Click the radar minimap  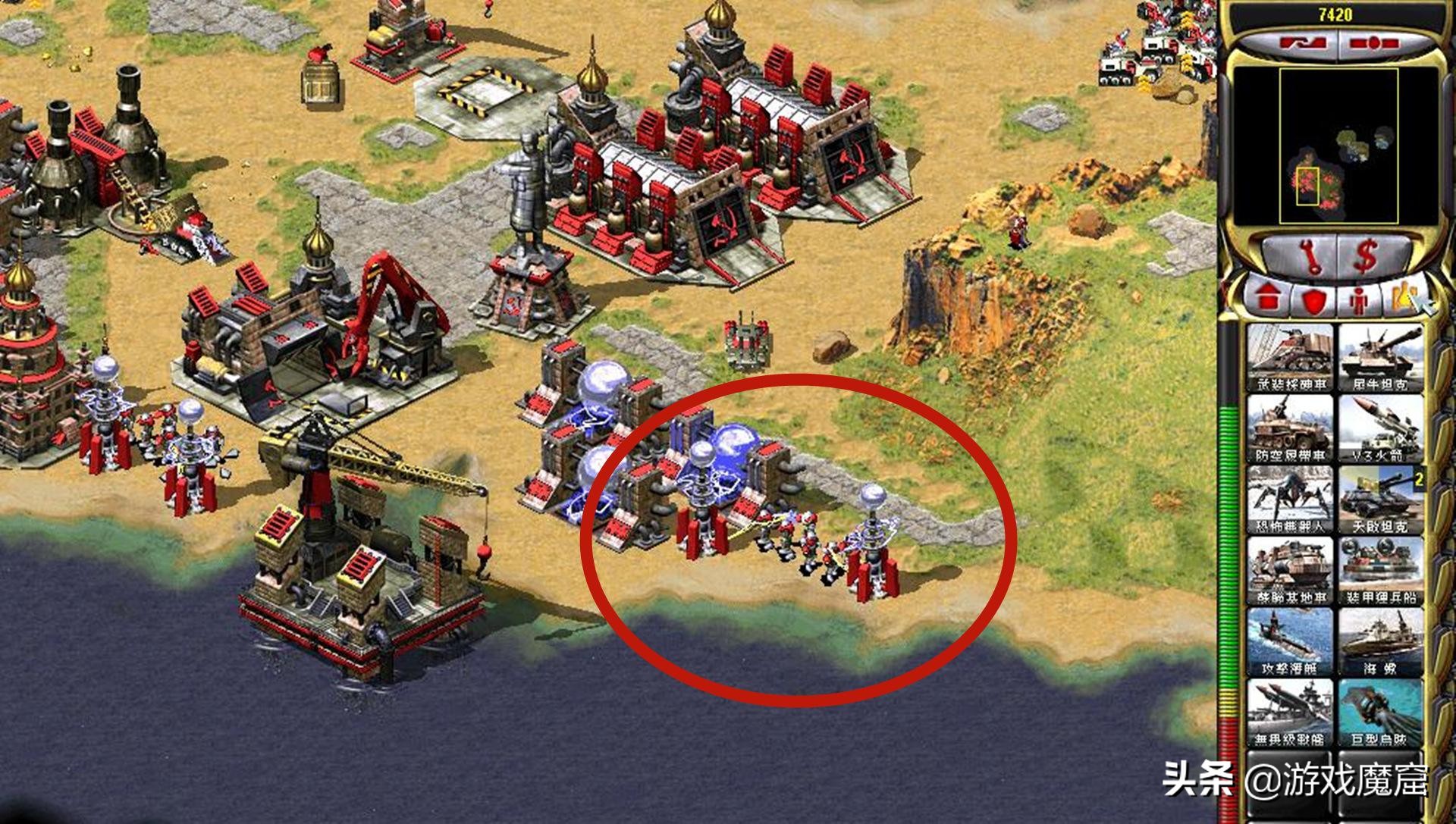point(1336,146)
